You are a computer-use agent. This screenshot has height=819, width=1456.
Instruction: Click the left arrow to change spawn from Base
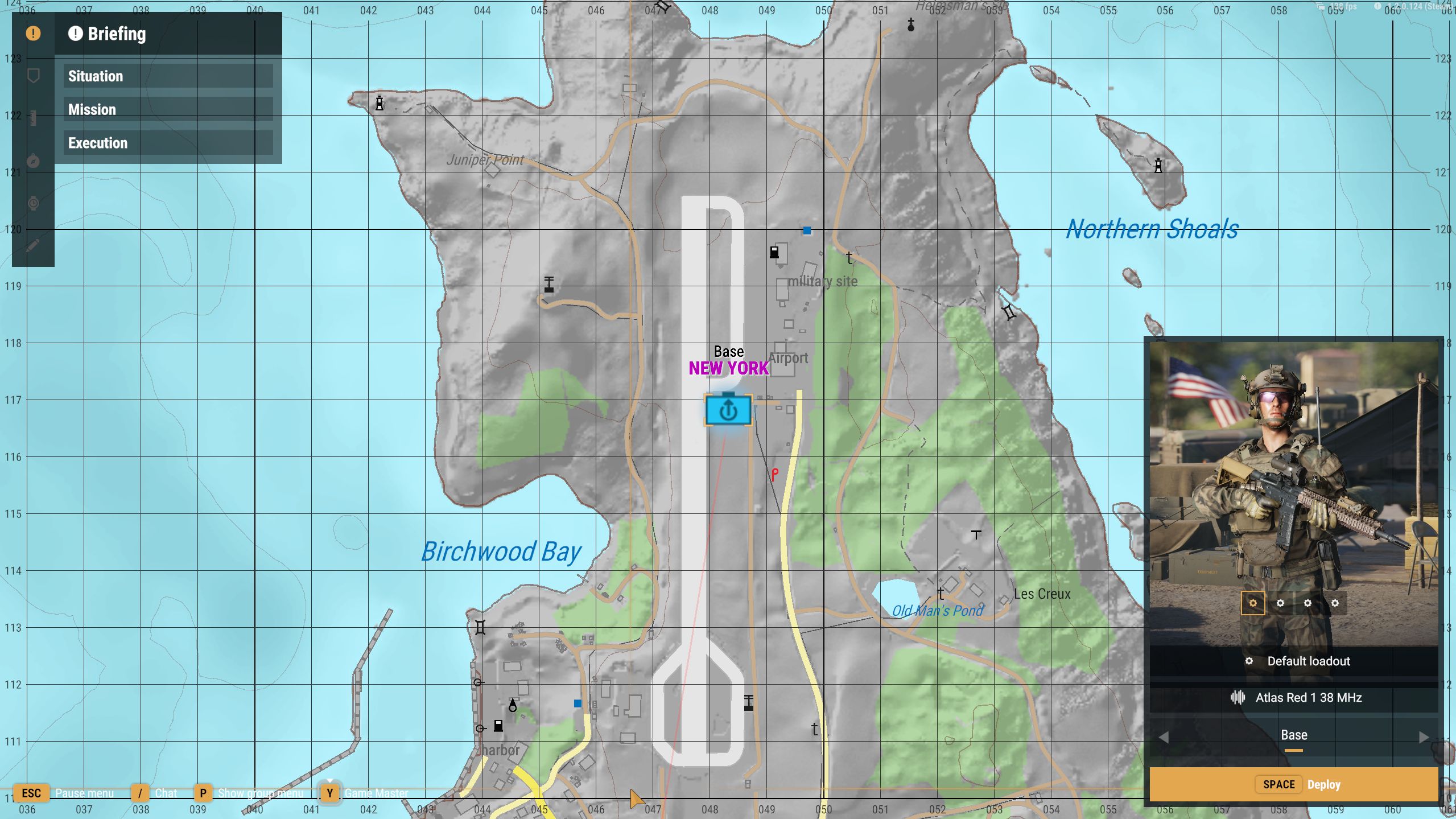[x=1162, y=737]
